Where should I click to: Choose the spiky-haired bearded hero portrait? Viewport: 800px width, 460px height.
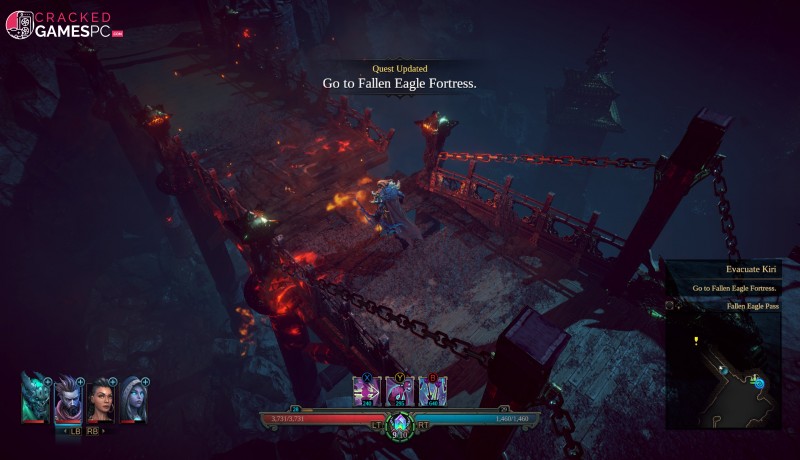click(68, 399)
